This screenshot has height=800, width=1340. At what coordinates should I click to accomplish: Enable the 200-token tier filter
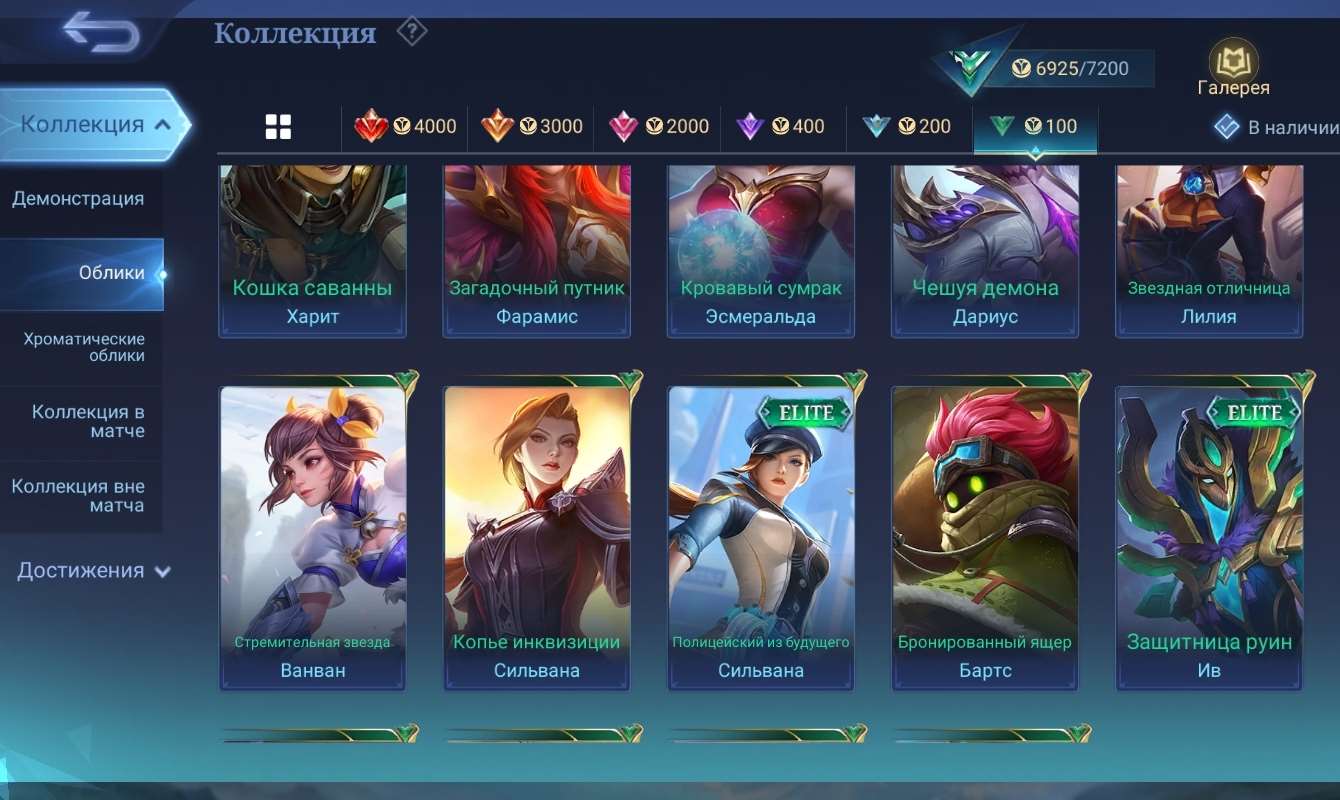pyautogui.click(x=906, y=126)
